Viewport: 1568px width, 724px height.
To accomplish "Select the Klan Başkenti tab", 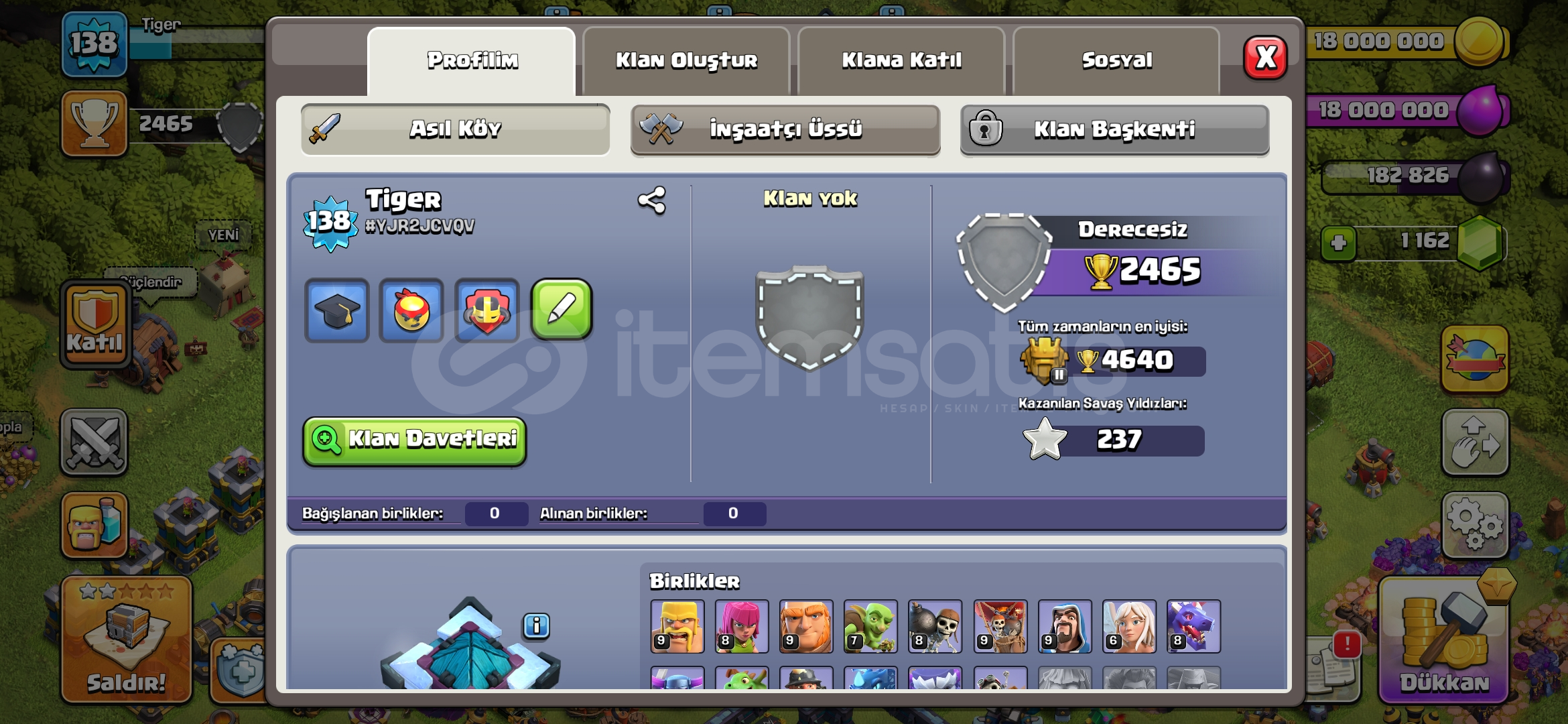I will pos(1115,130).
